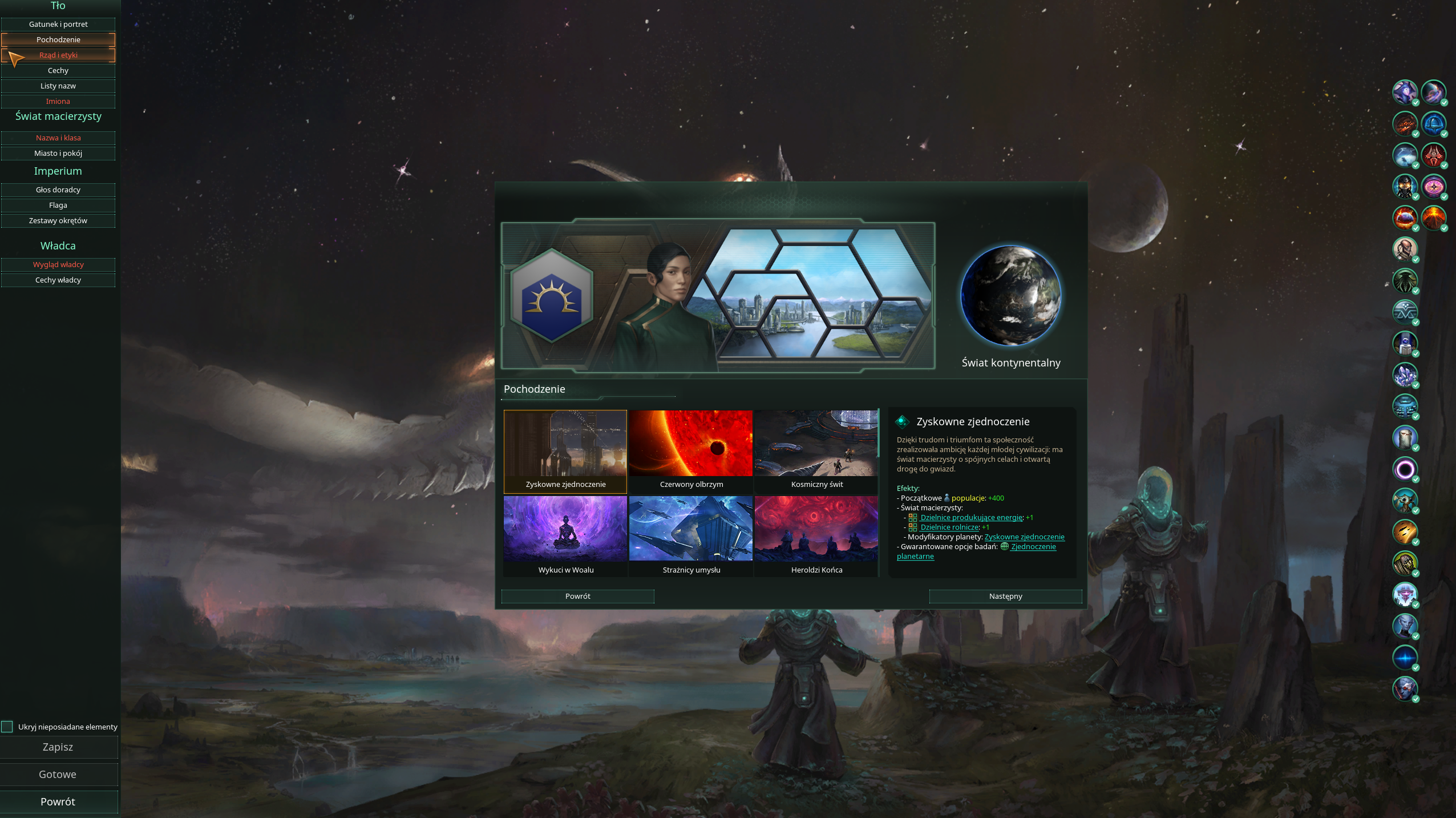1456x818 pixels.
Task: Switch to the Cechy władcy tab
Action: [x=58, y=280]
